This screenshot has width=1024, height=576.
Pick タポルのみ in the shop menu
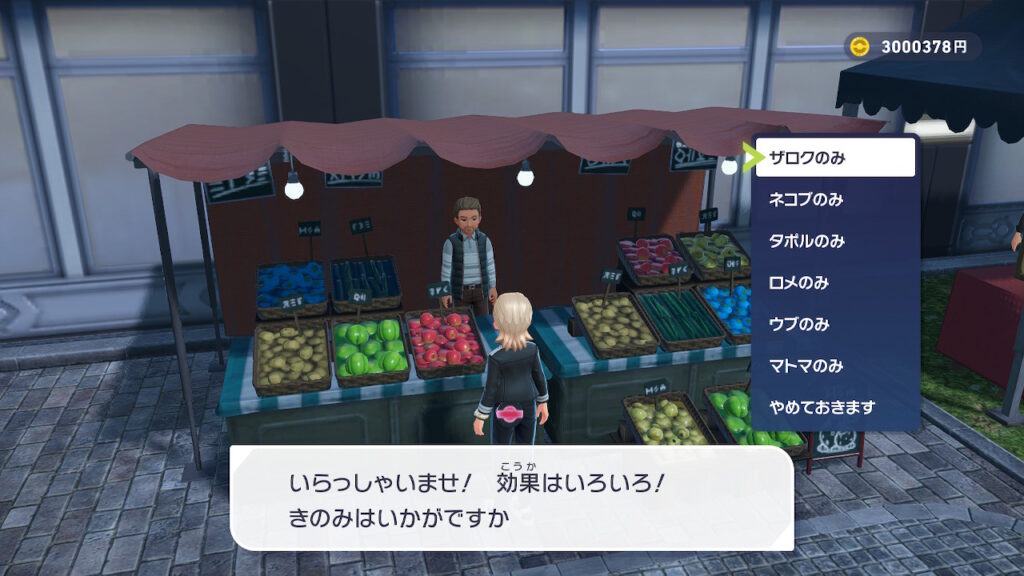[x=835, y=241]
